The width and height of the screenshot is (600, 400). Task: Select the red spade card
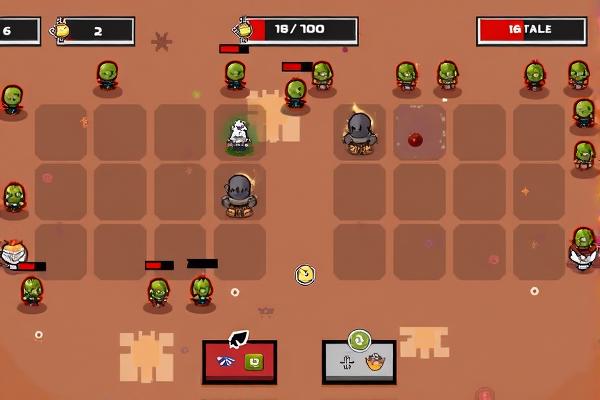[x=239, y=361]
